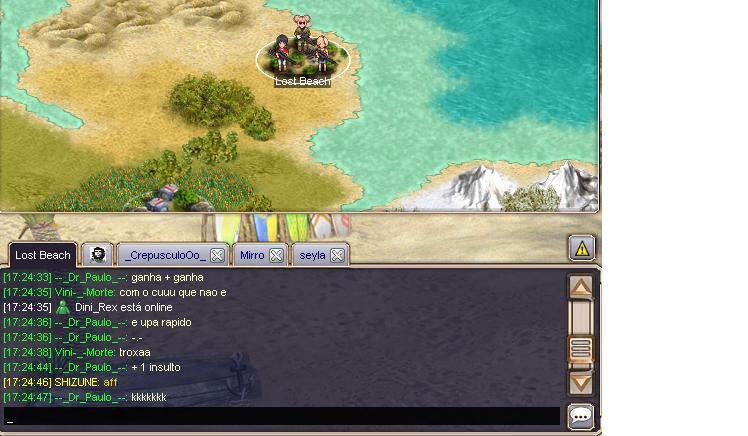Switch to the seyla chat tab
The height and width of the screenshot is (436, 748).
[312, 255]
